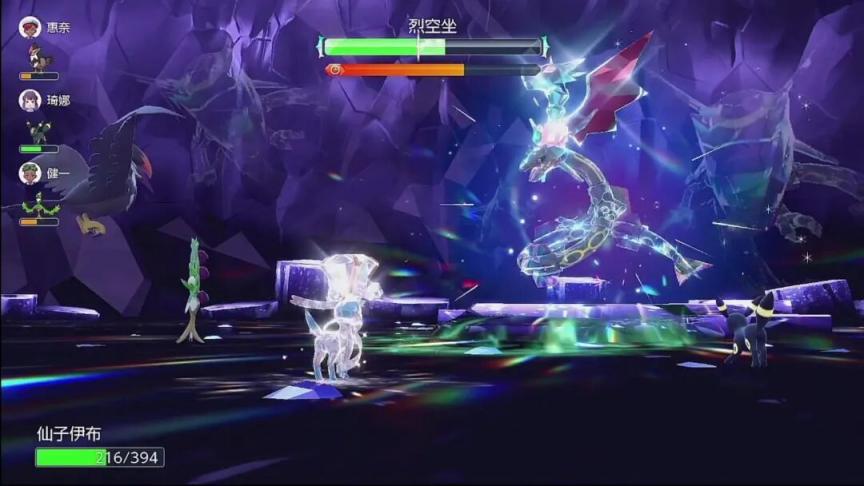The height and width of the screenshot is (486, 864).
Task: Select ally trainer 瑞娜's avatar
Action: pos(29,100)
